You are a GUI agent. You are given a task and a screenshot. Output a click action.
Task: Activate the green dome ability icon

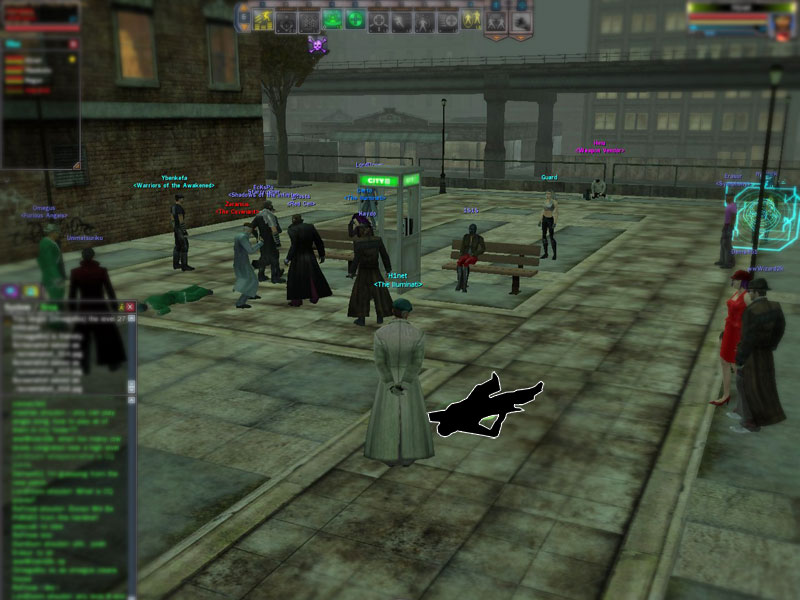tap(333, 19)
